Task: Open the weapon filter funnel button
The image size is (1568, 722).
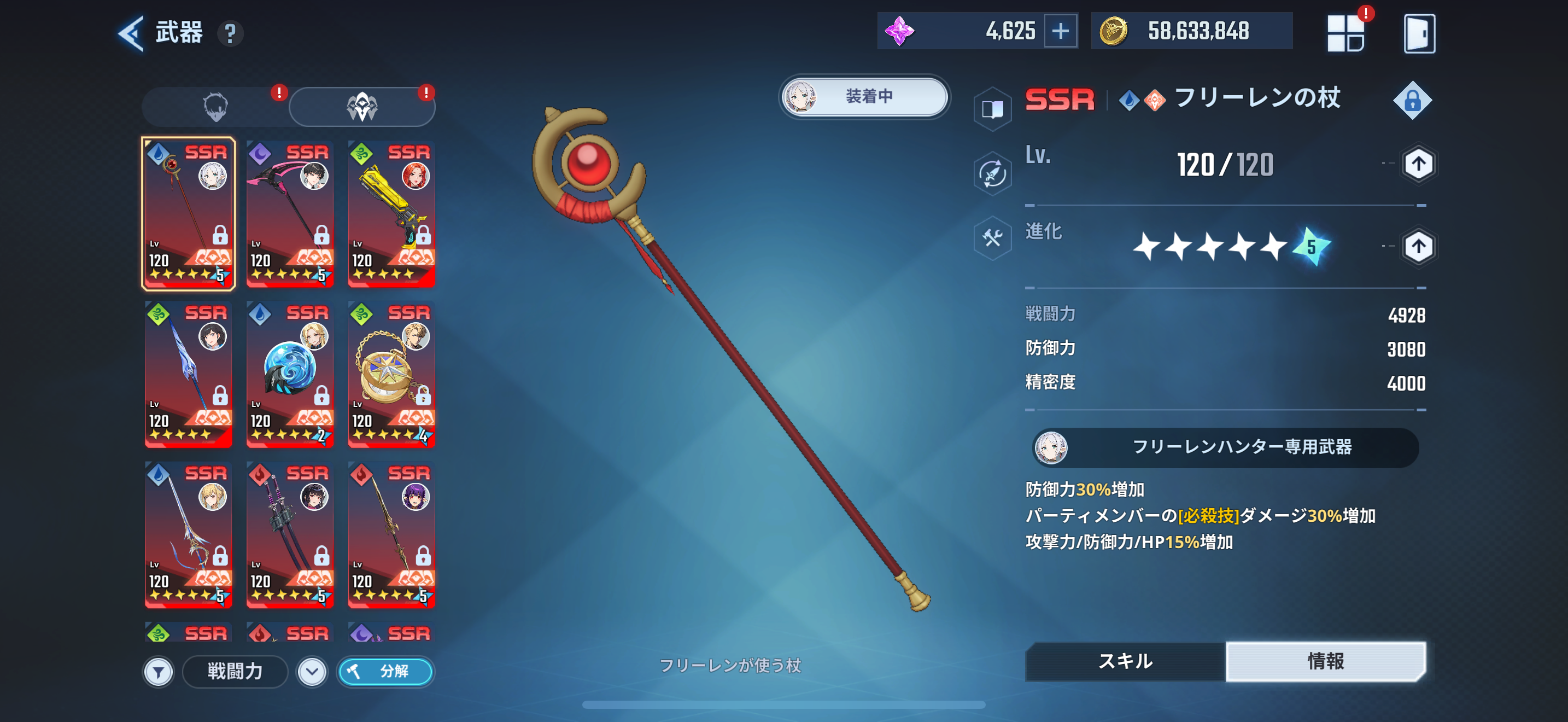Action: (x=159, y=672)
